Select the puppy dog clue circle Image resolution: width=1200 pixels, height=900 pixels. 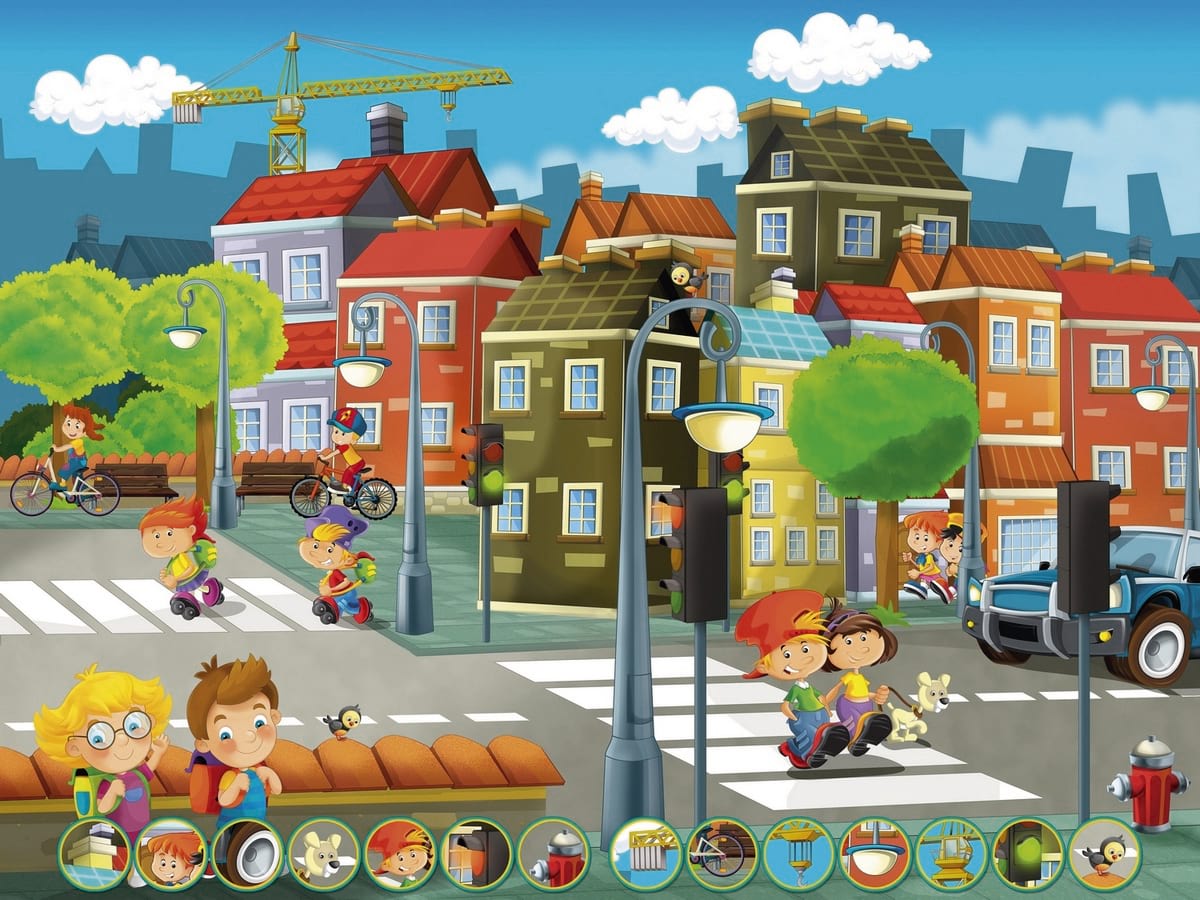pyautogui.click(x=324, y=854)
